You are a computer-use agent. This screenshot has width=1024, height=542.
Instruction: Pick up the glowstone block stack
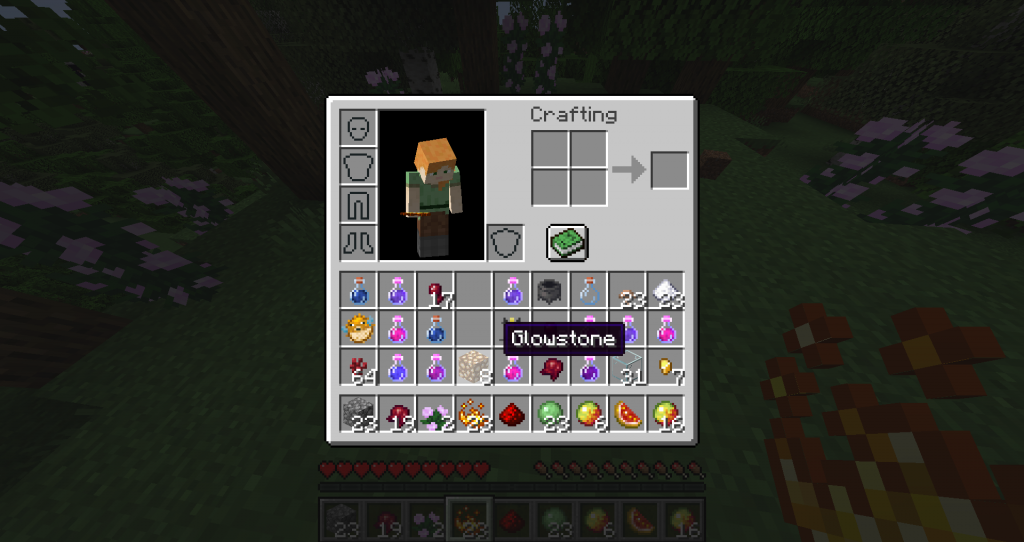point(474,367)
